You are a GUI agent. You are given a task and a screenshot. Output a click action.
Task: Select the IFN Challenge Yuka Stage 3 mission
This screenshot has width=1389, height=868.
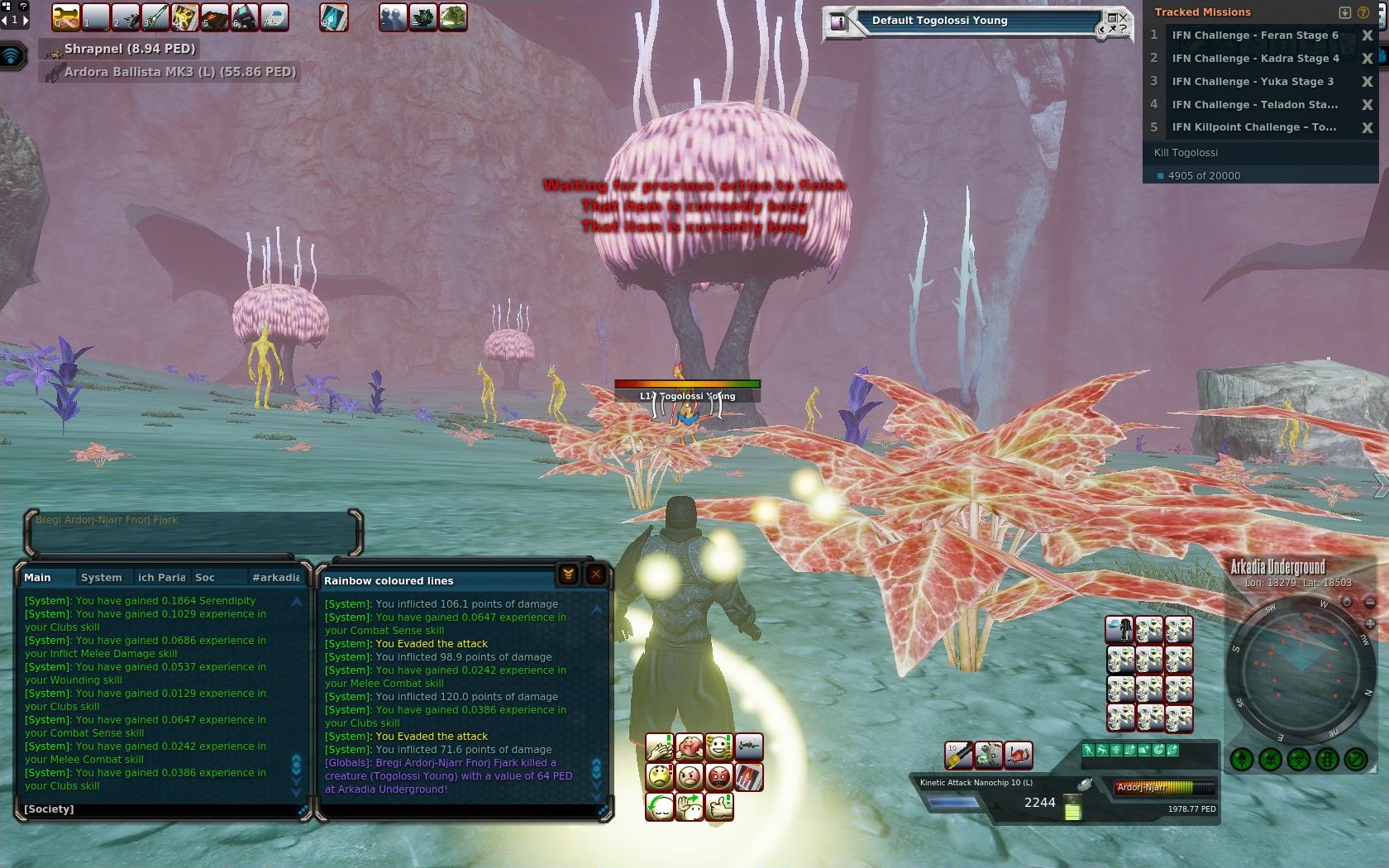[1252, 82]
